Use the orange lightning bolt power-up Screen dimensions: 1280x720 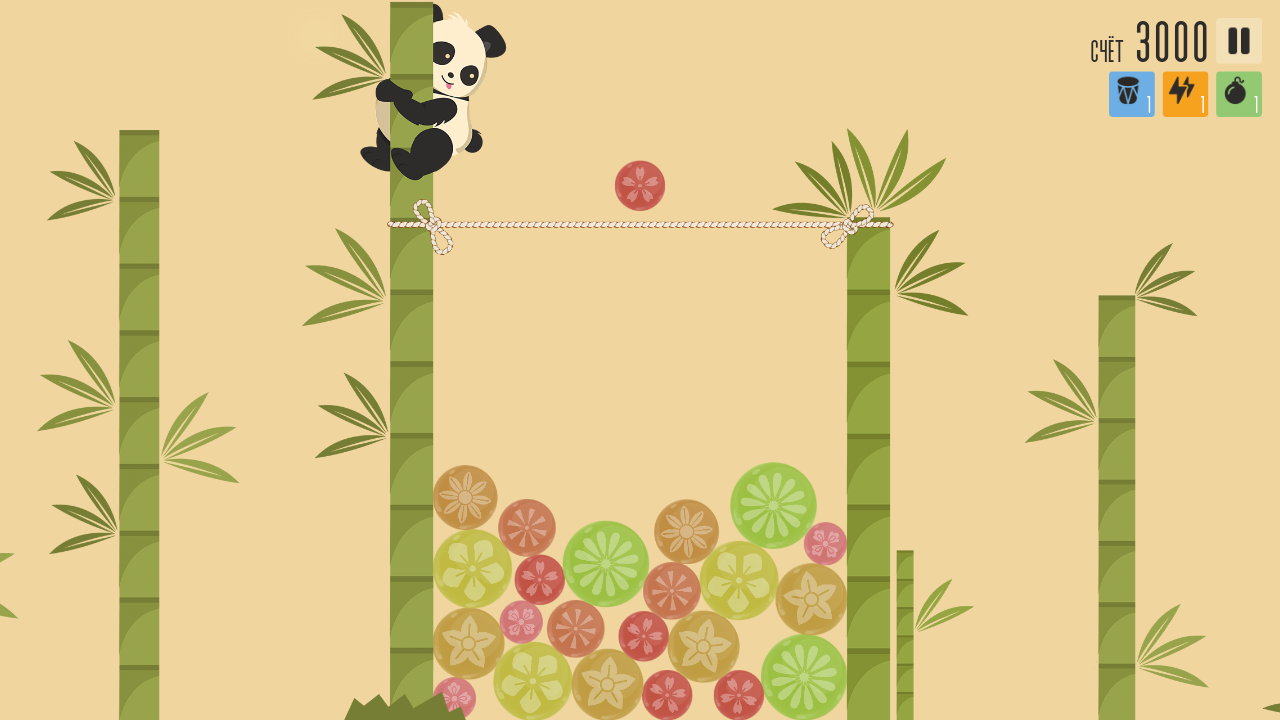coord(1184,93)
